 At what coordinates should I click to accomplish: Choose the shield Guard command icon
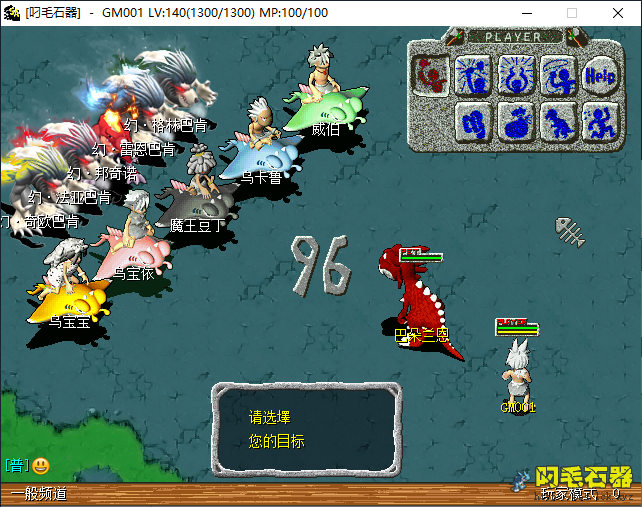click(473, 121)
